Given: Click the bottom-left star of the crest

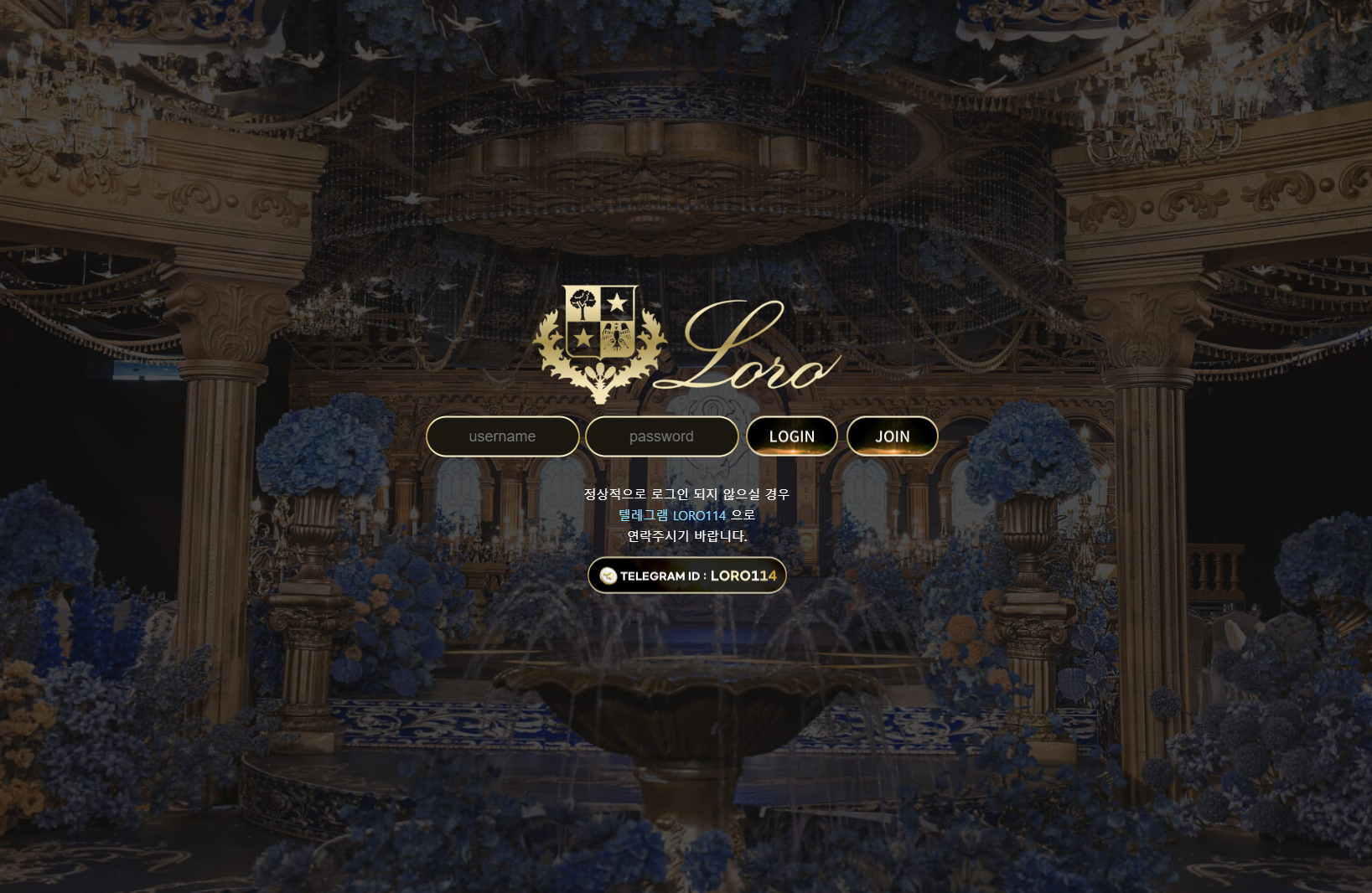Looking at the screenshot, I should 582,338.
